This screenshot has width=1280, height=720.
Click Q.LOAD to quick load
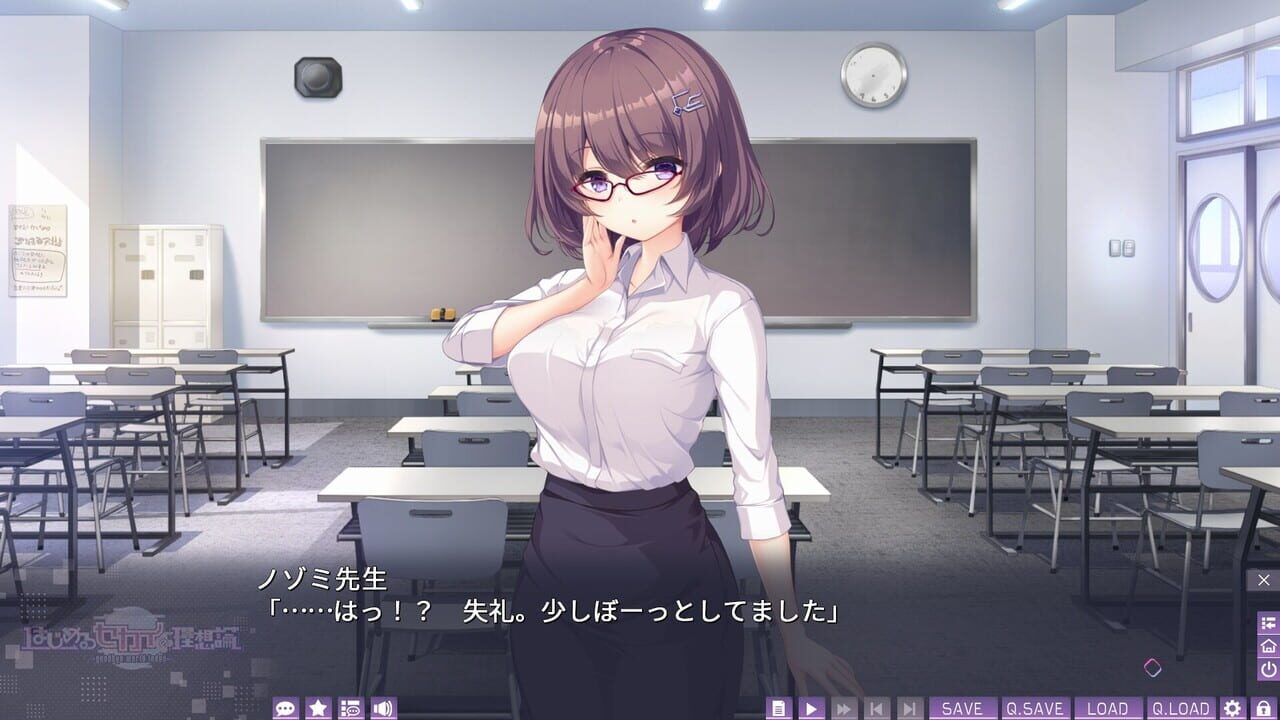click(1180, 706)
